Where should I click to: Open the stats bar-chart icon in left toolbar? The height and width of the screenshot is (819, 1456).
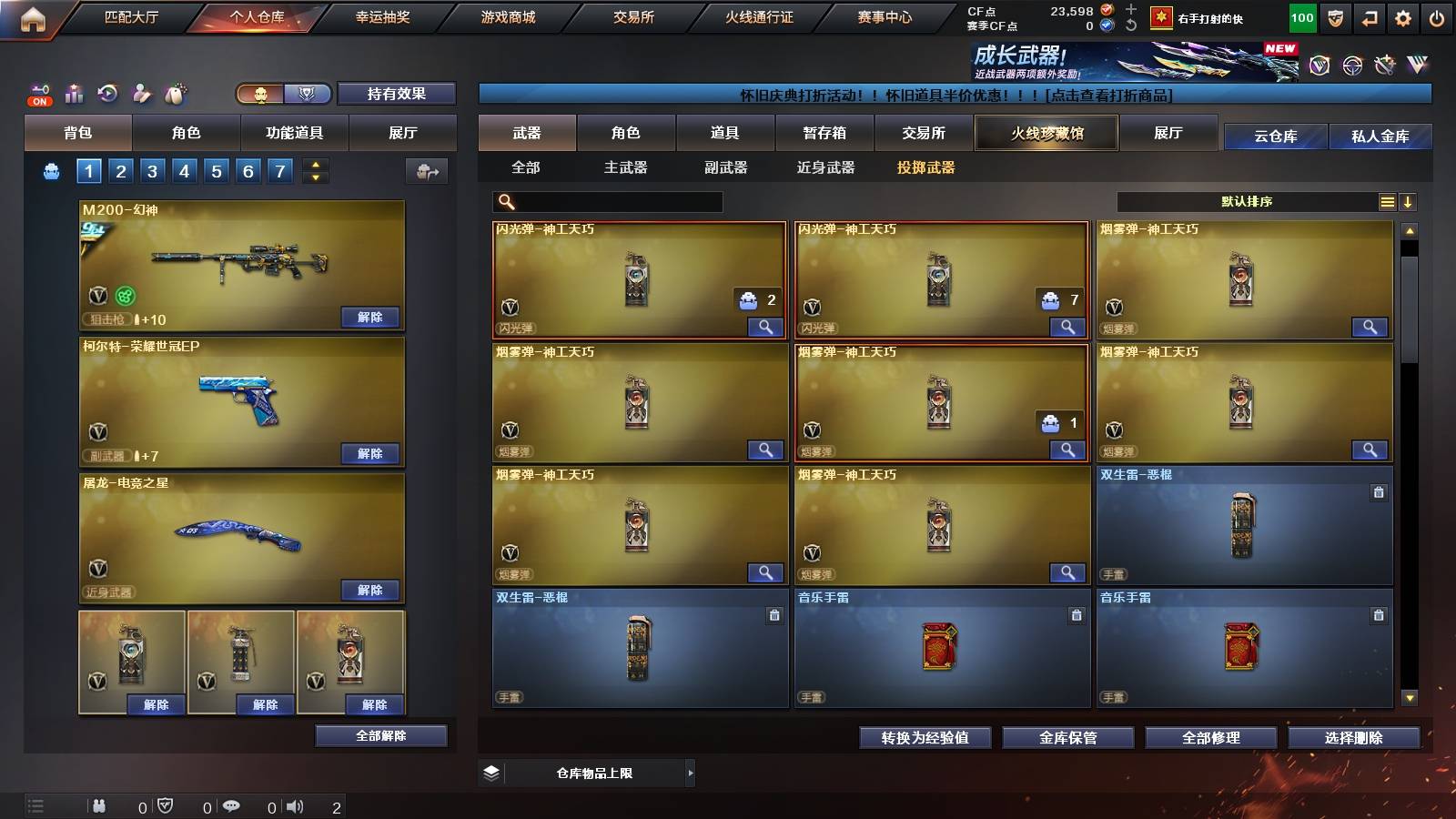[72, 94]
